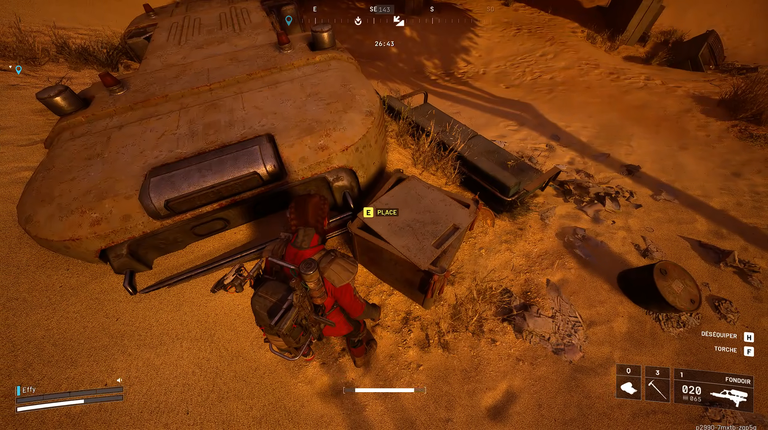Click the white diagonal-arrows marker on the compass
This screenshot has height=430, width=768.
399,20
